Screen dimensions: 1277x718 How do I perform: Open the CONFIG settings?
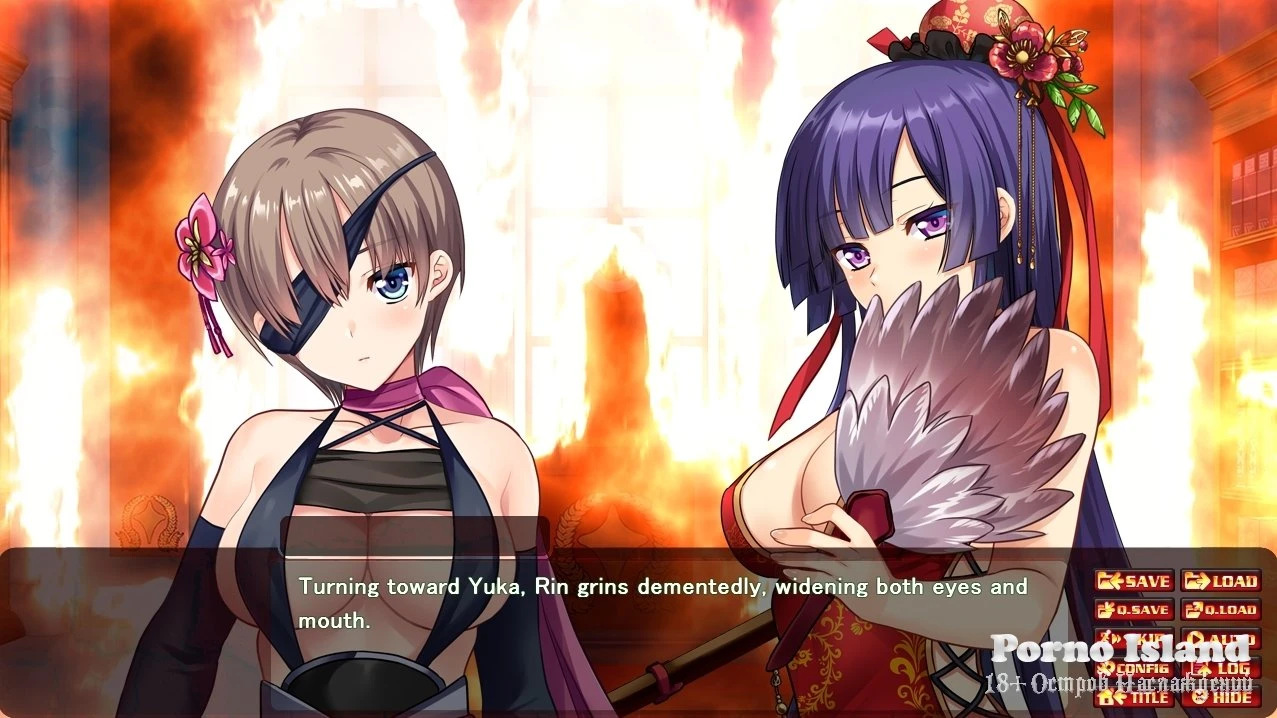(x=1134, y=668)
